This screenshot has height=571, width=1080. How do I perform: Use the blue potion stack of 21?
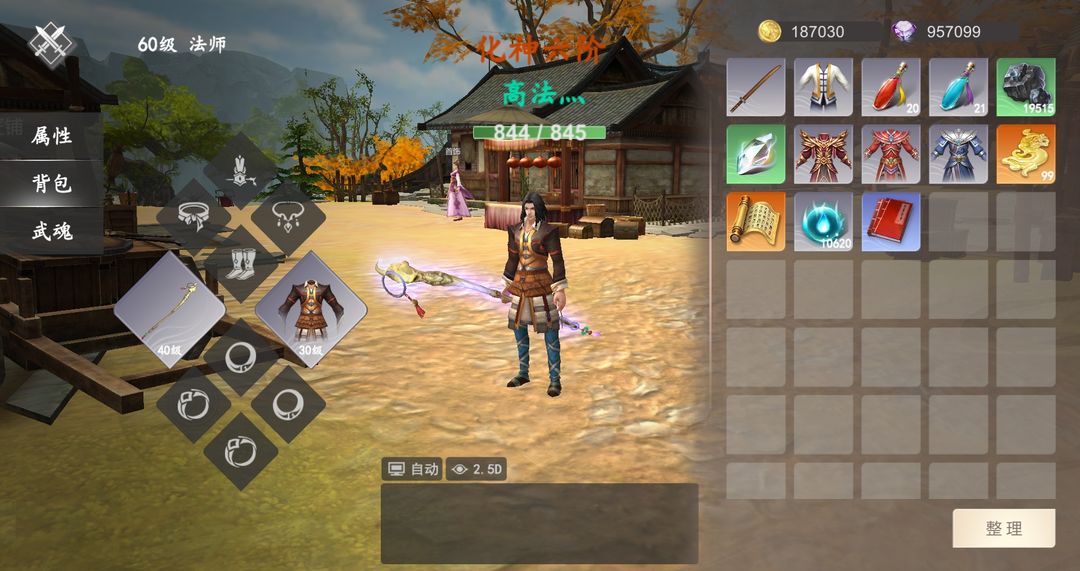958,87
